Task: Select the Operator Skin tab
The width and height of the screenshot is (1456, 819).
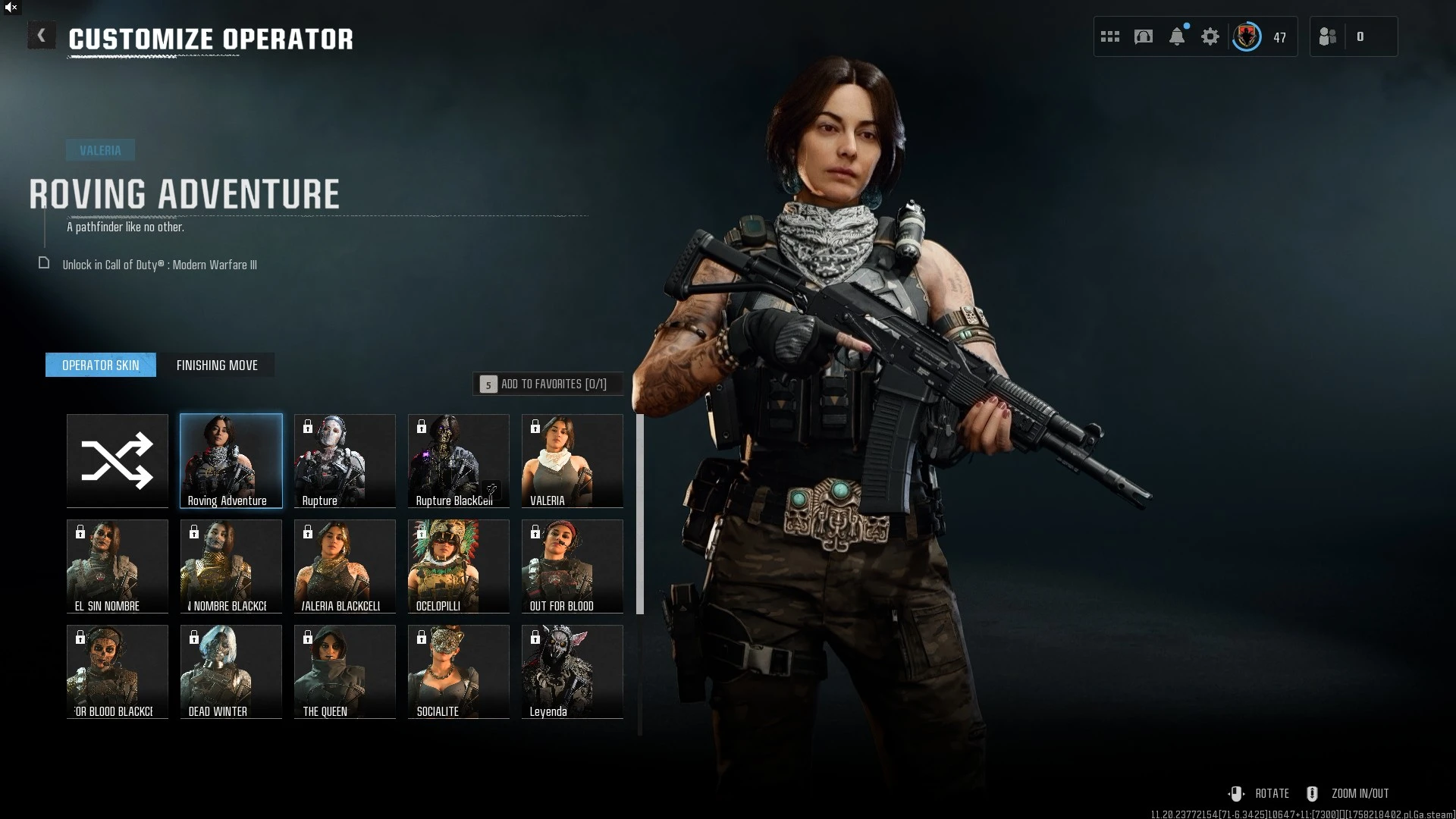Action: (101, 366)
